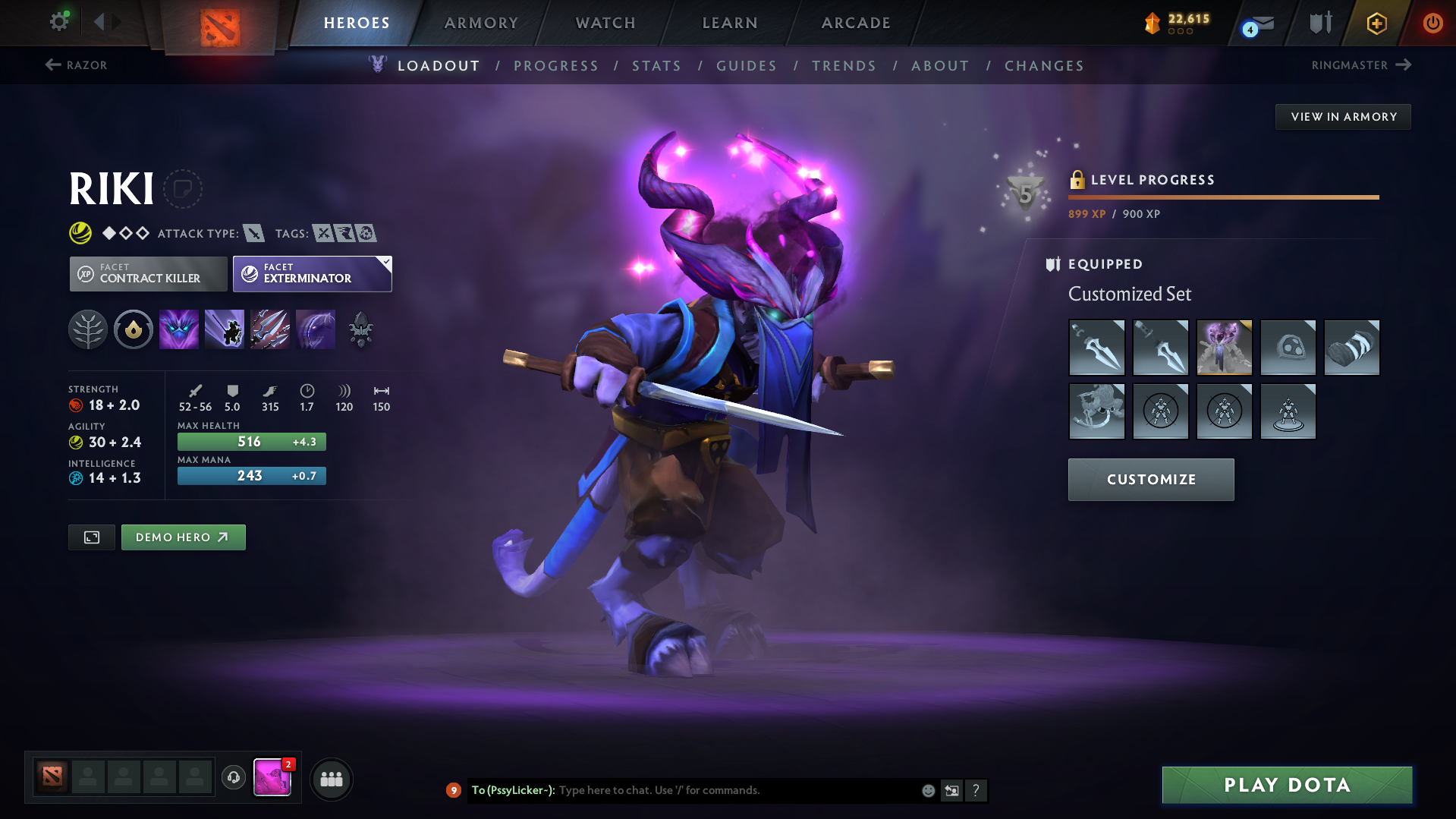Switch to the Watch tab
This screenshot has height=819, width=1456.
[605, 23]
